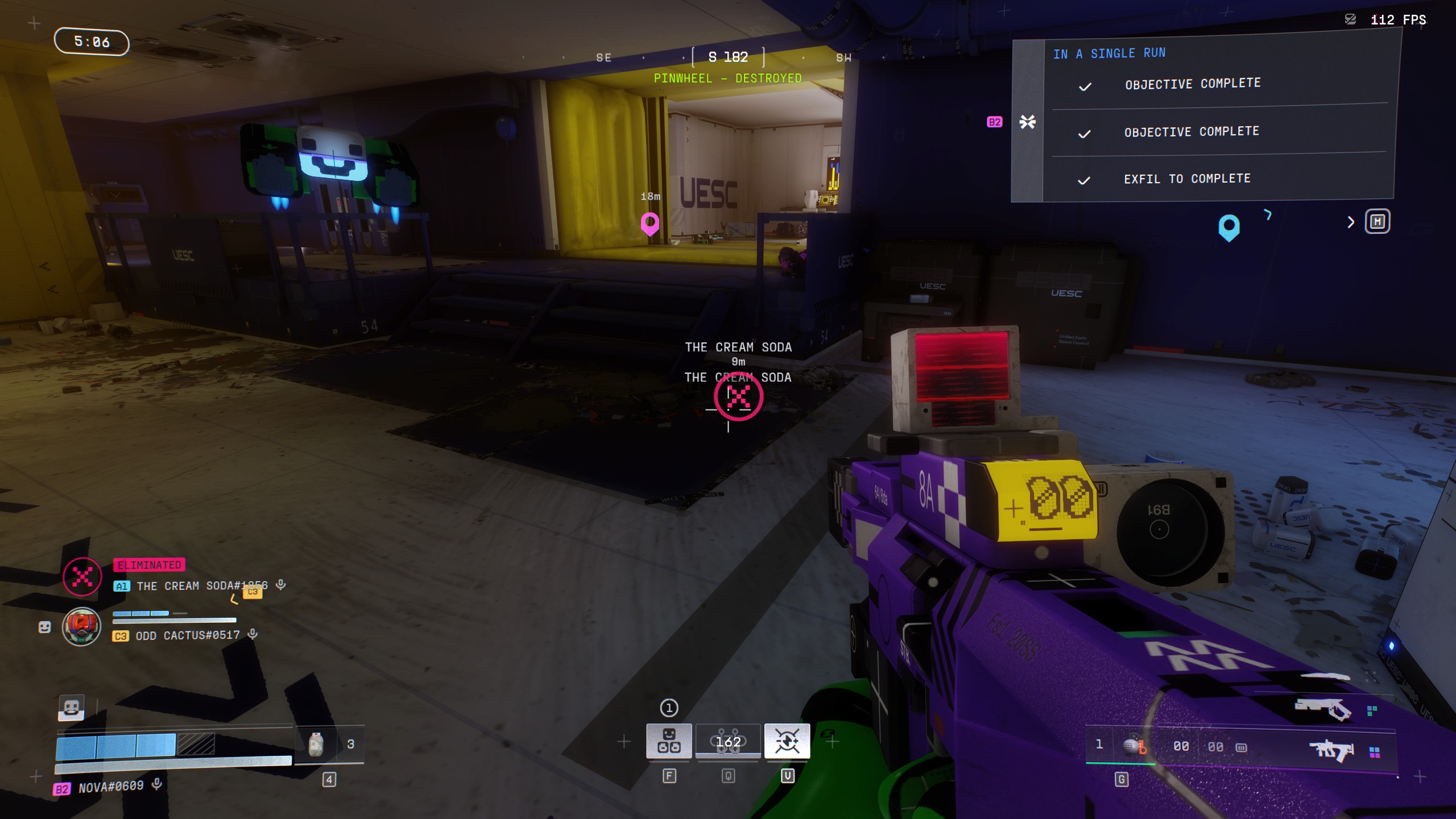Select the 'Exfil to Complete' objective row
This screenshot has height=819, width=1456.
(x=1187, y=179)
